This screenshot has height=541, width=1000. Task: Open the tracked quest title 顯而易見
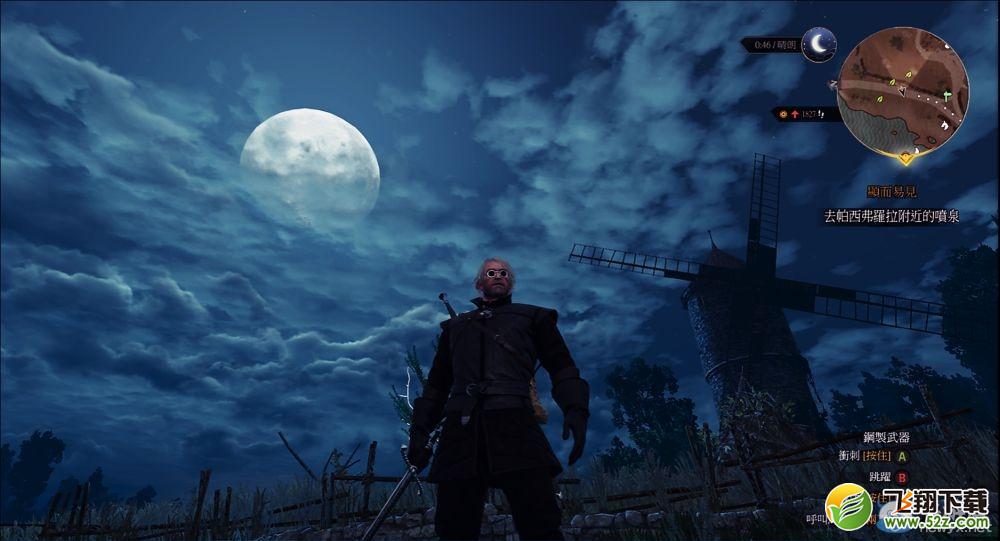point(893,192)
